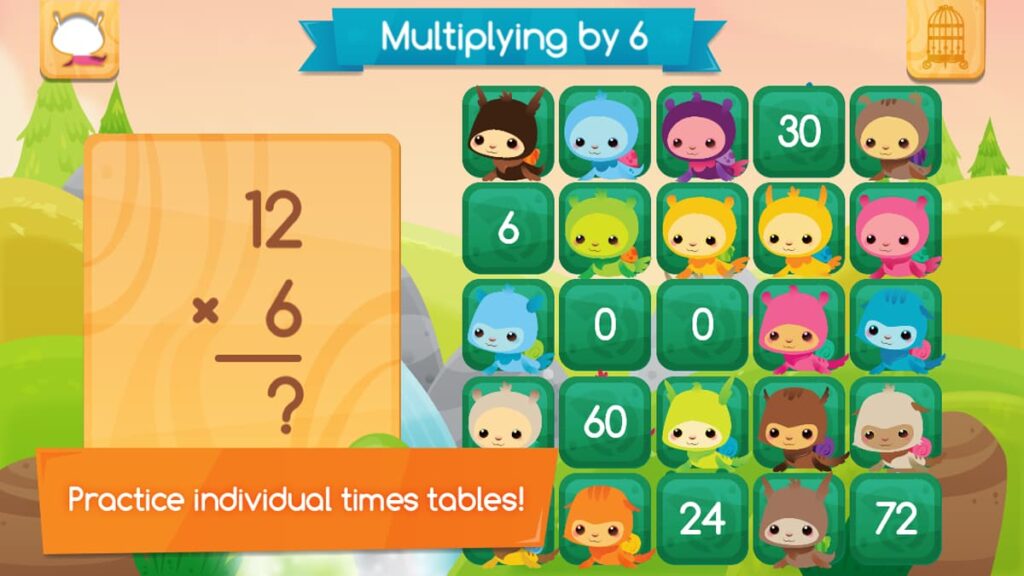Click the tile showing 6
1024x576 pixels.
[508, 229]
